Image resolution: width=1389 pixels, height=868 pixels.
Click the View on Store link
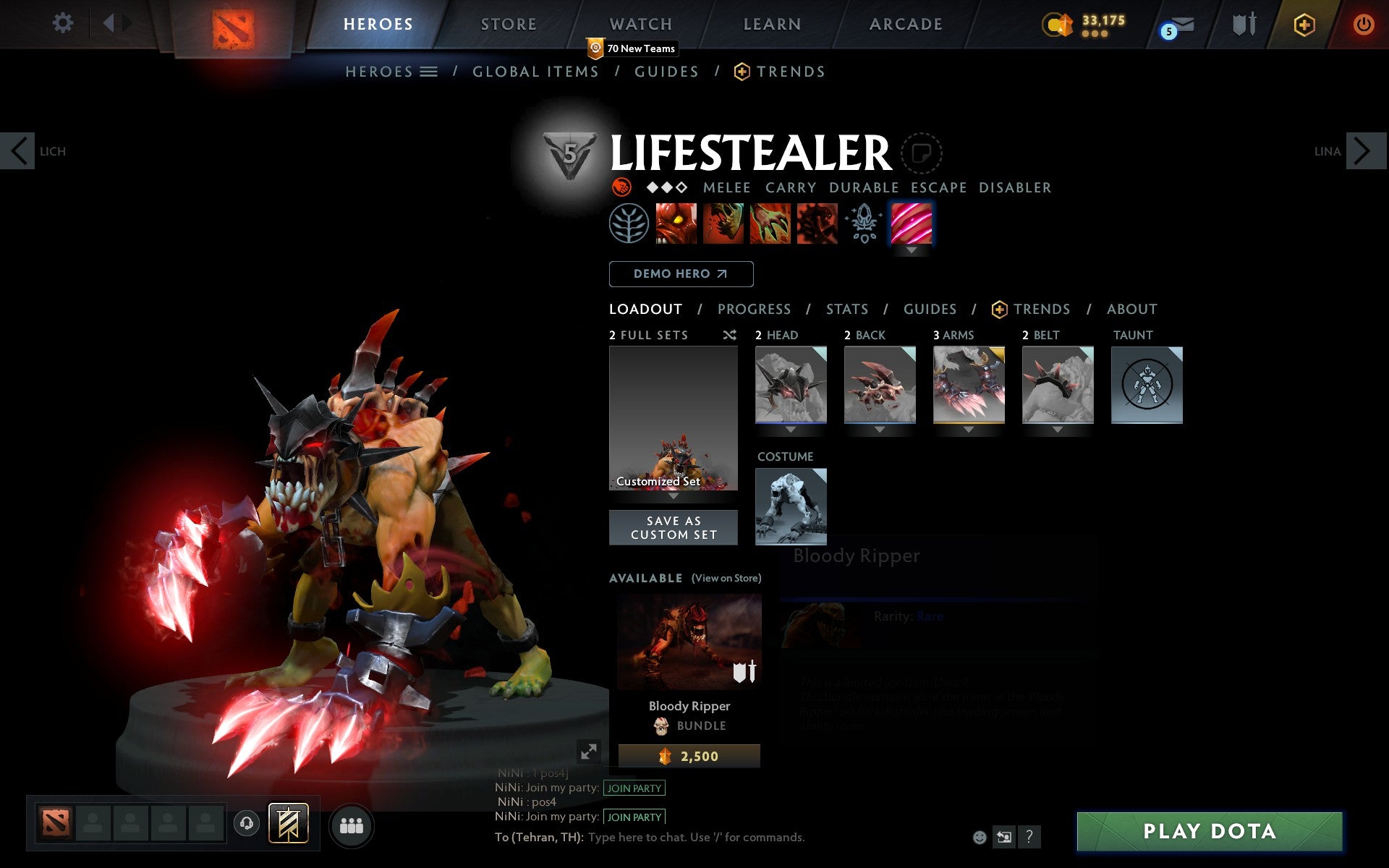tap(726, 578)
